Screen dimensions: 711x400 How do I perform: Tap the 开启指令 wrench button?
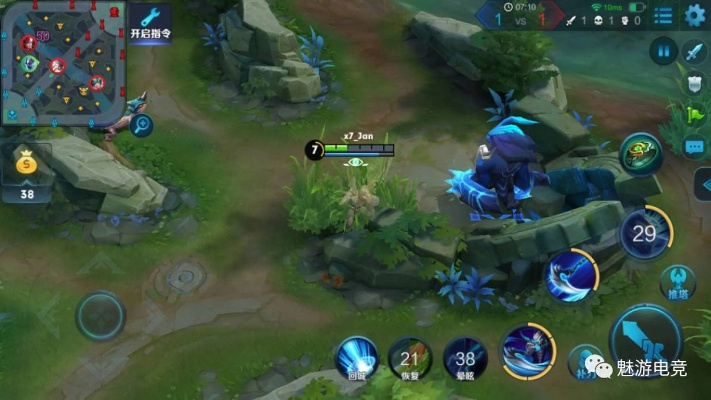(x=150, y=20)
